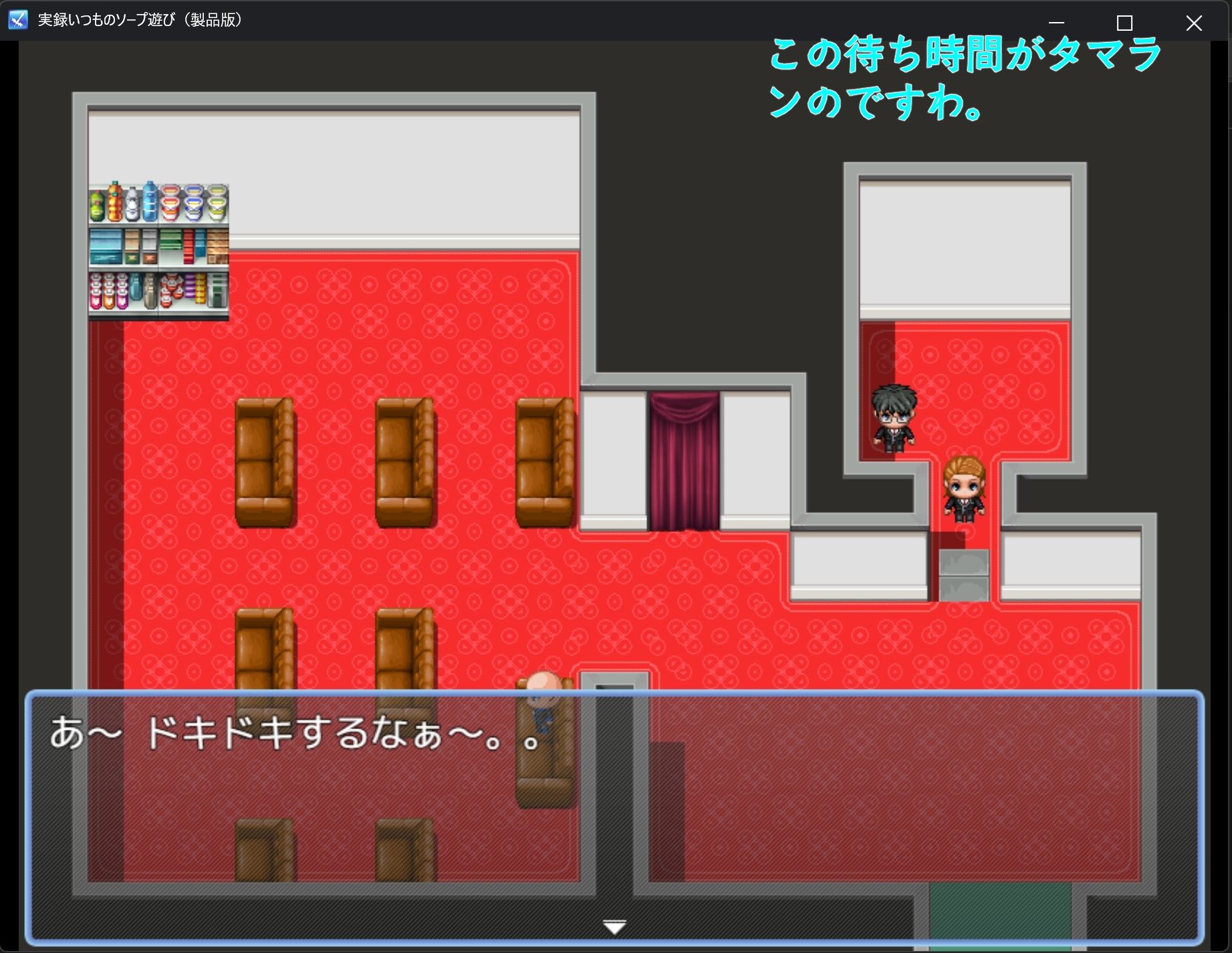The width and height of the screenshot is (1232, 953).
Task: Click the game title 実録いつものソープ遊び in the title bar
Action: [x=140, y=19]
